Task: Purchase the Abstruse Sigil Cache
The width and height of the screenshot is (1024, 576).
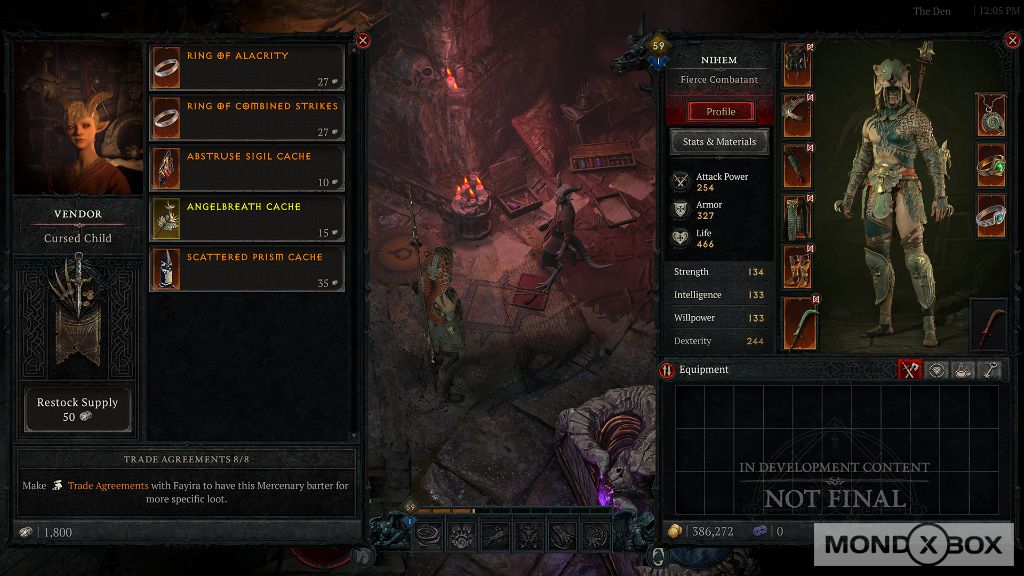Action: pyautogui.click(x=246, y=168)
